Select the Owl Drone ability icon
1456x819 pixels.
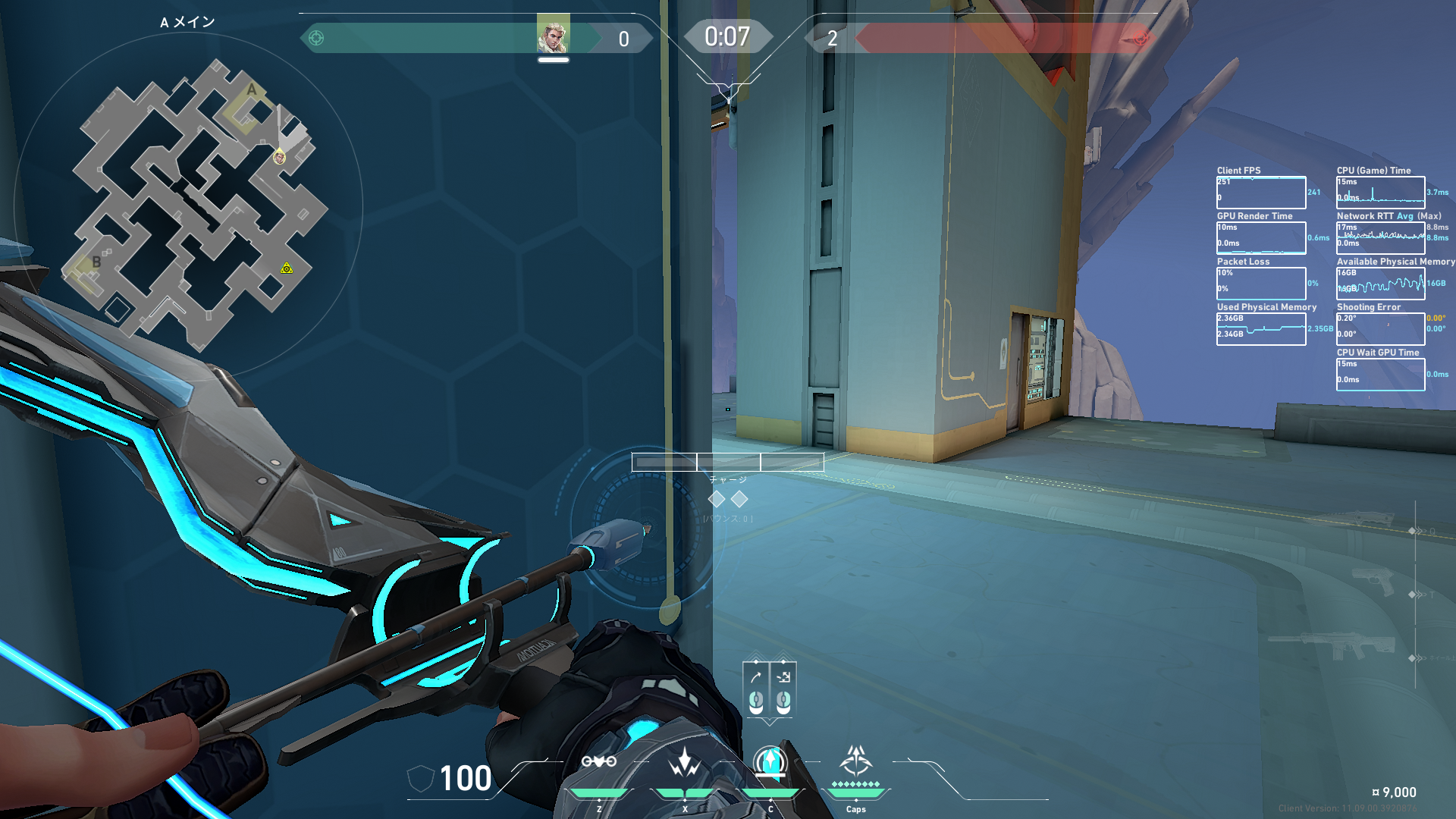point(599,761)
